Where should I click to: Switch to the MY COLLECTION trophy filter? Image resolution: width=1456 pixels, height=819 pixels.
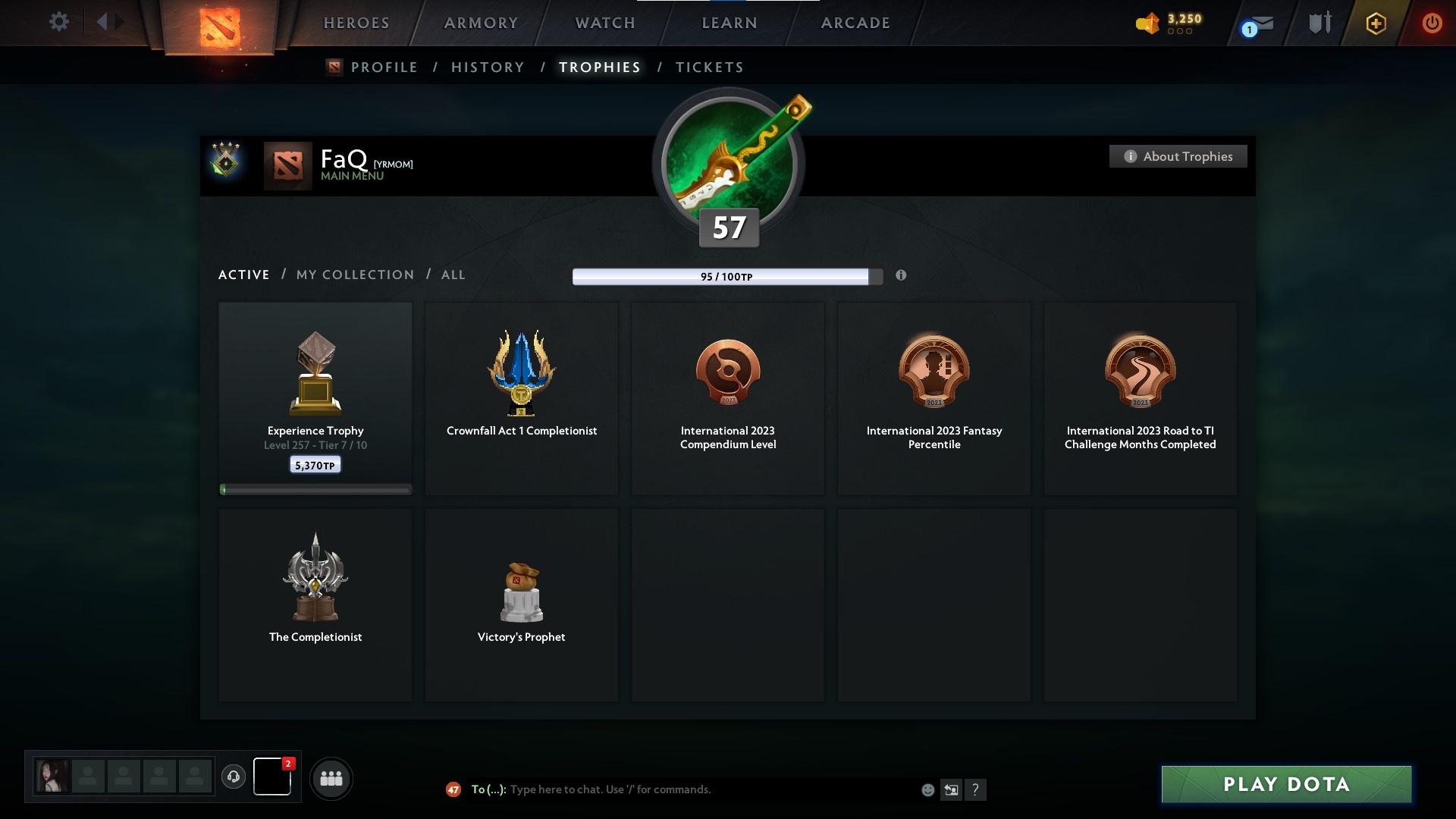point(354,275)
